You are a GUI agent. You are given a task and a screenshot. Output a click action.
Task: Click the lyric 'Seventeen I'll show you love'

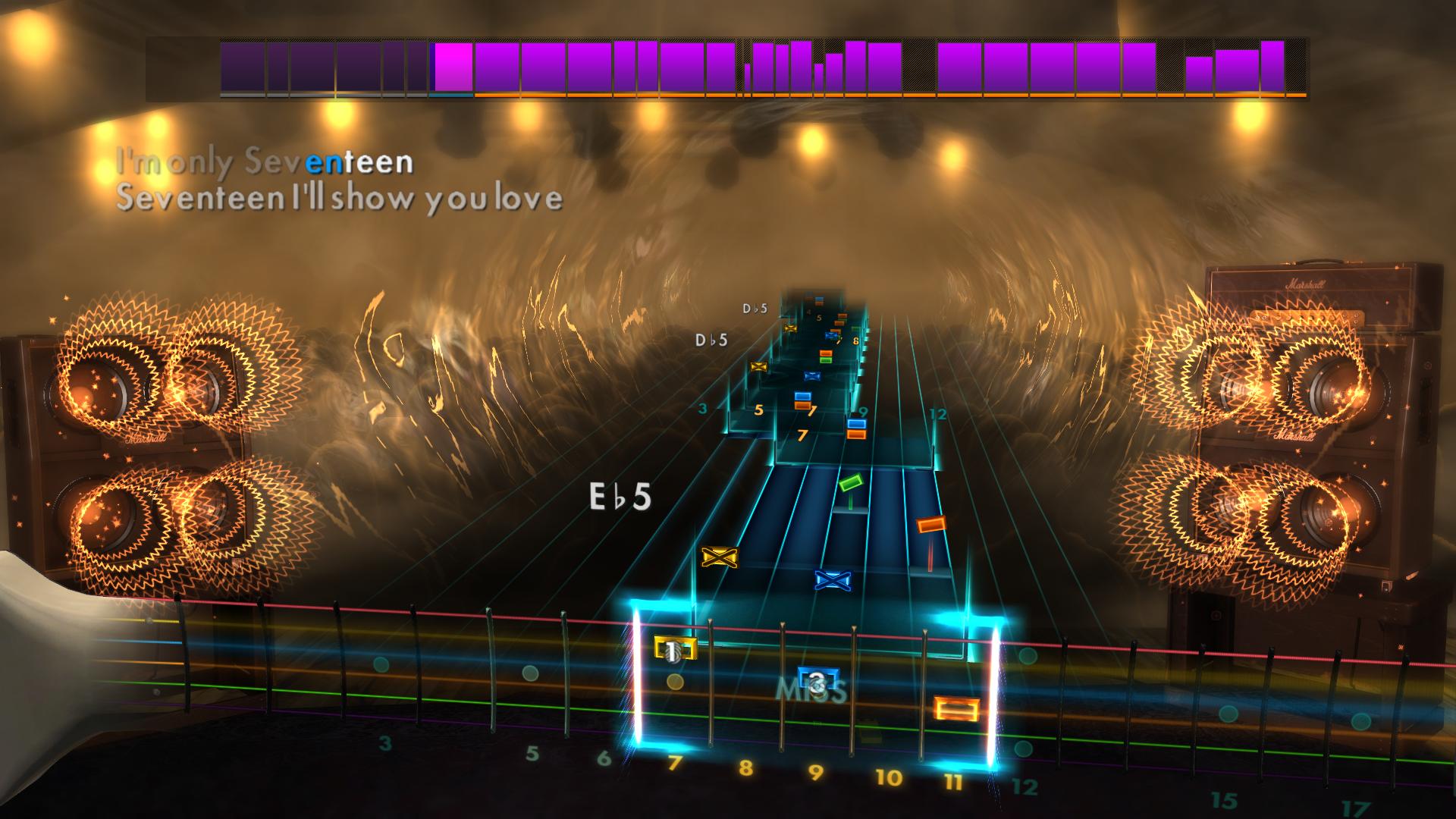pyautogui.click(x=340, y=198)
